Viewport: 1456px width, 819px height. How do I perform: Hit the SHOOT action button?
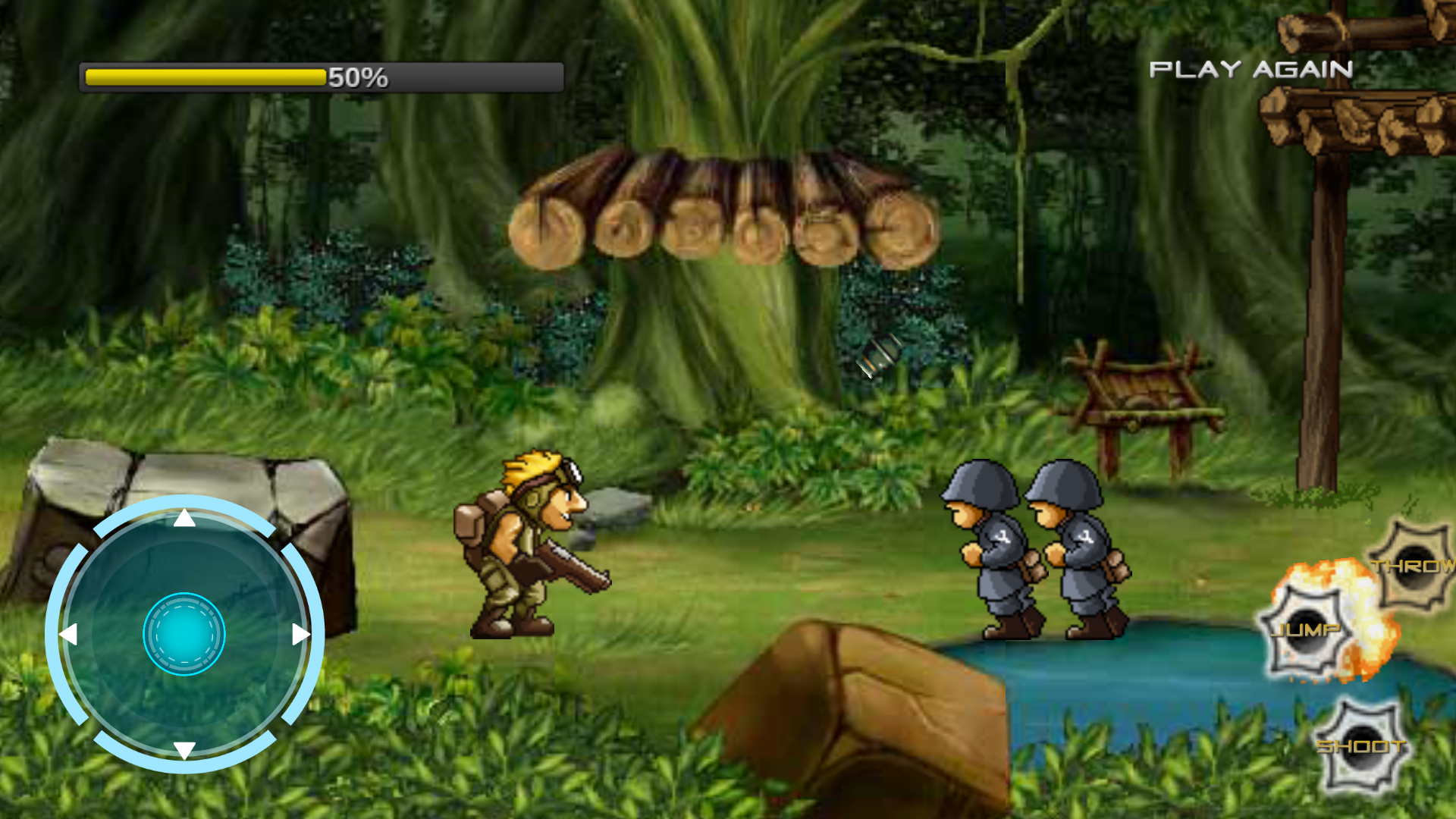coord(1362,747)
